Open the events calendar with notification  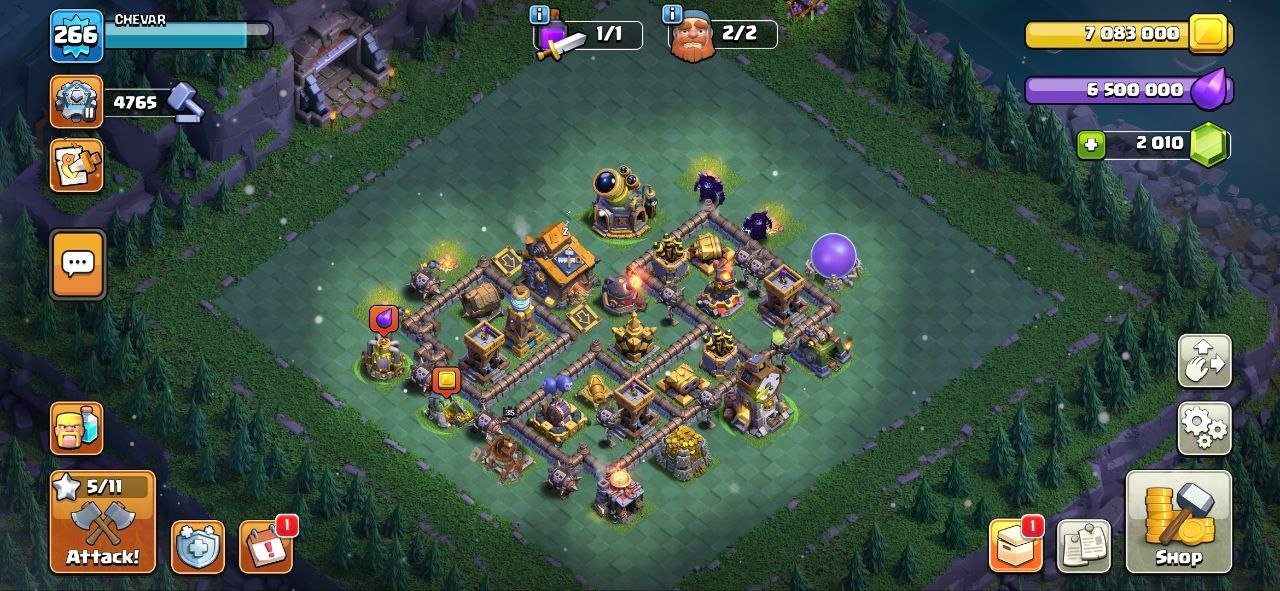pos(266,547)
